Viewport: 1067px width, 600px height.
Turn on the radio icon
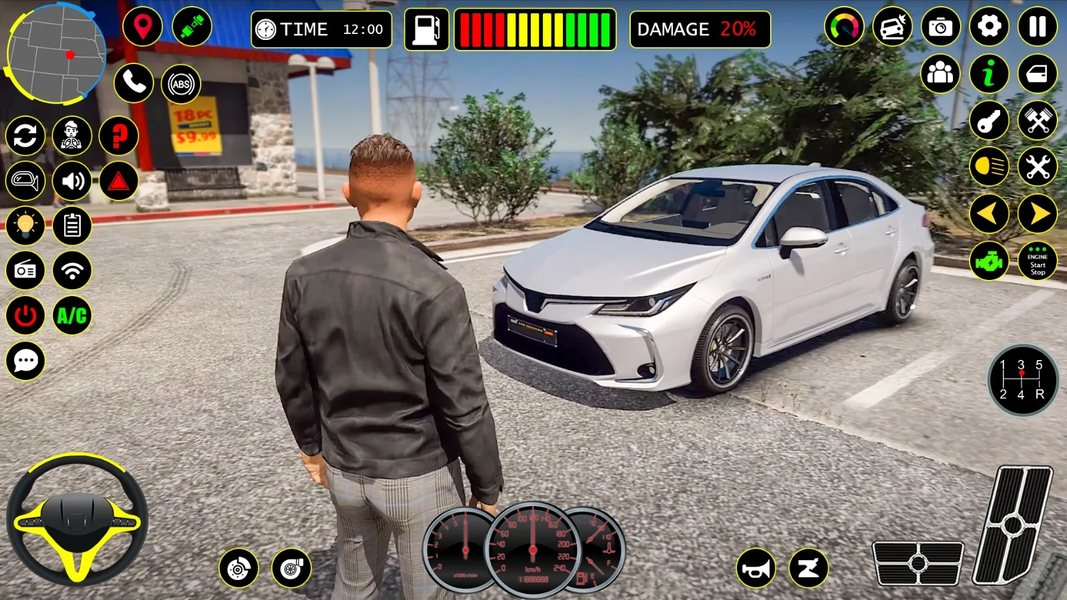26,270
